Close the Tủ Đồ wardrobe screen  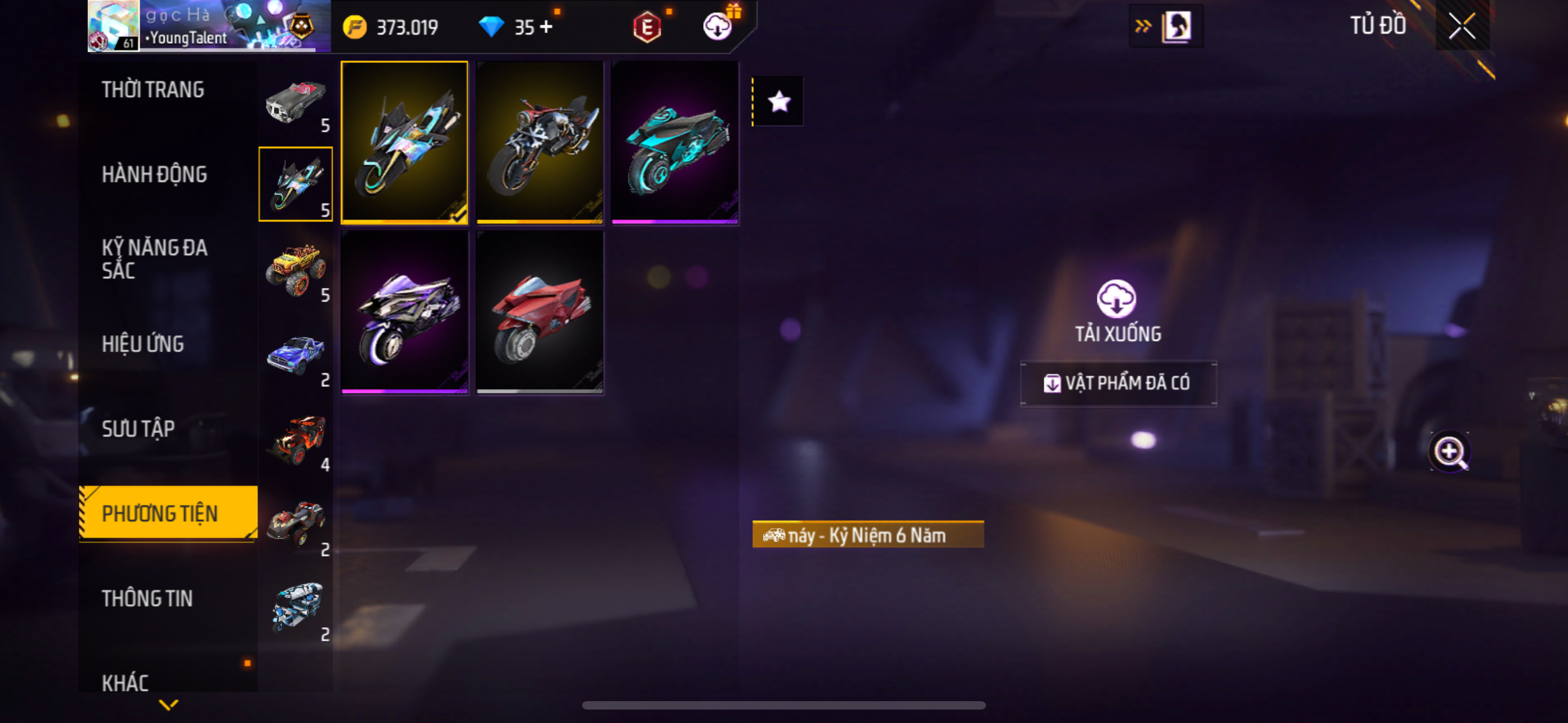1461,26
